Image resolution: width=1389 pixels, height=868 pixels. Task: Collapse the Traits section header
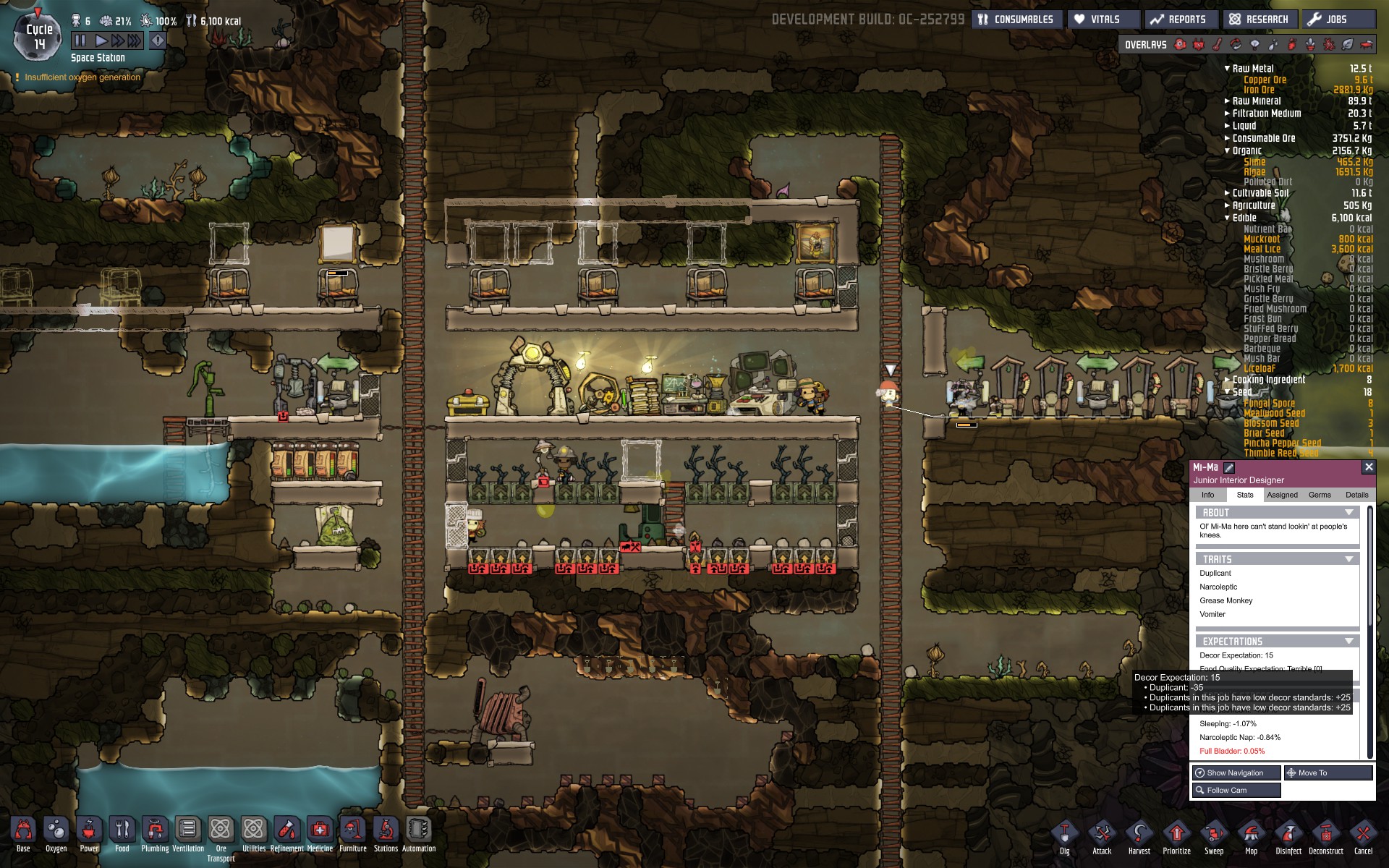(x=1348, y=559)
